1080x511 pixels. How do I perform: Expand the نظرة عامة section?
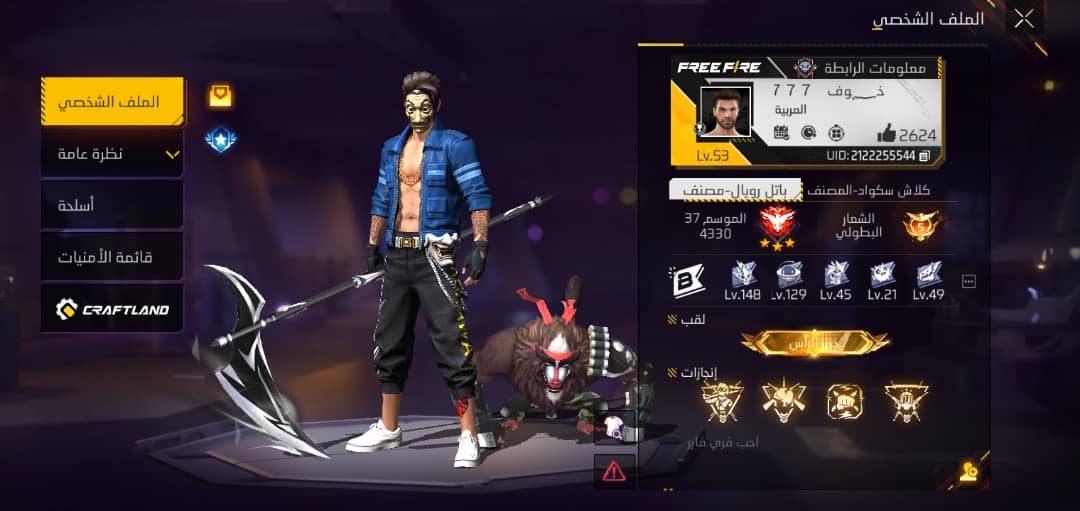(113, 154)
